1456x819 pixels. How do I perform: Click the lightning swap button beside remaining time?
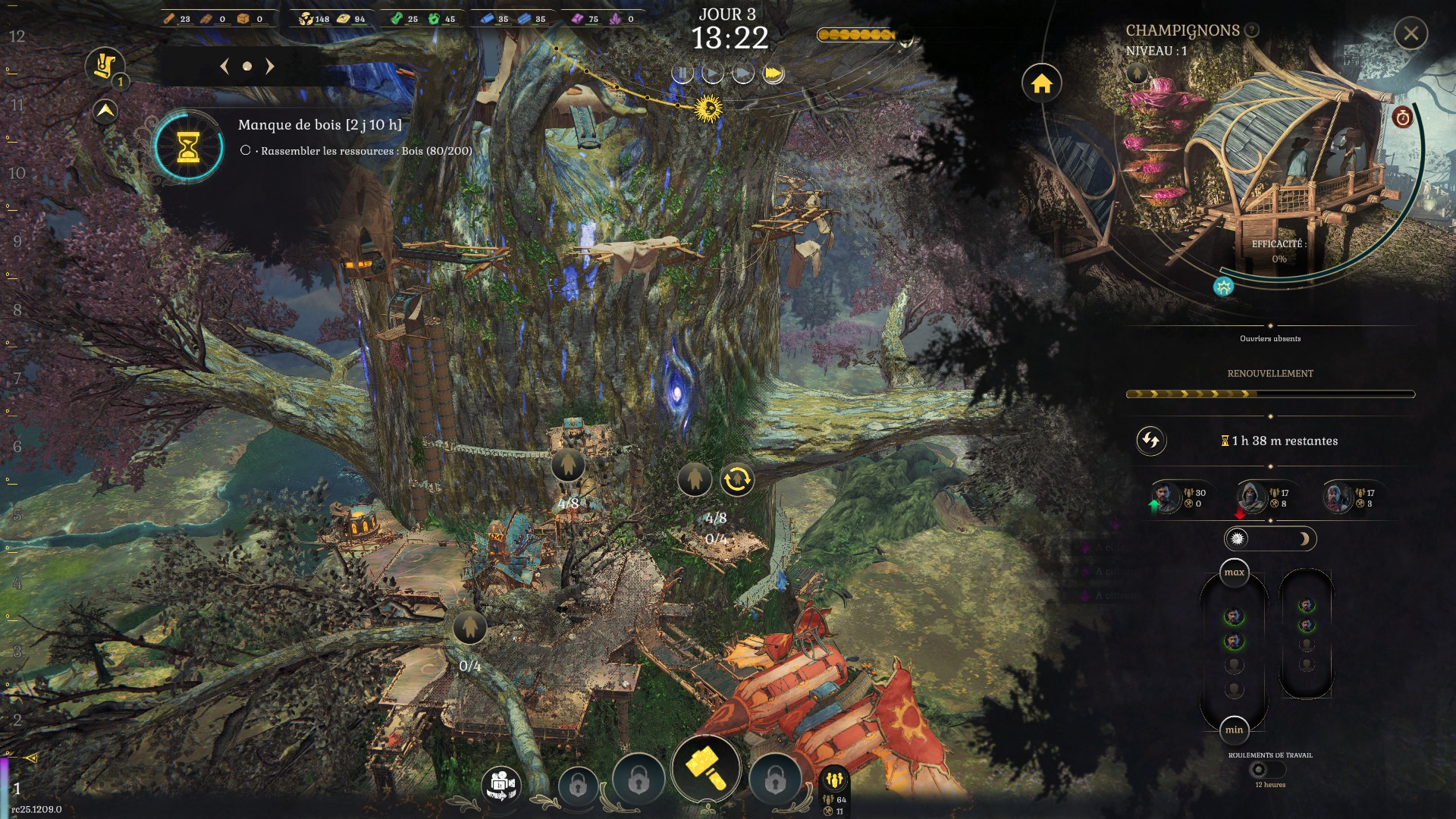1150,441
